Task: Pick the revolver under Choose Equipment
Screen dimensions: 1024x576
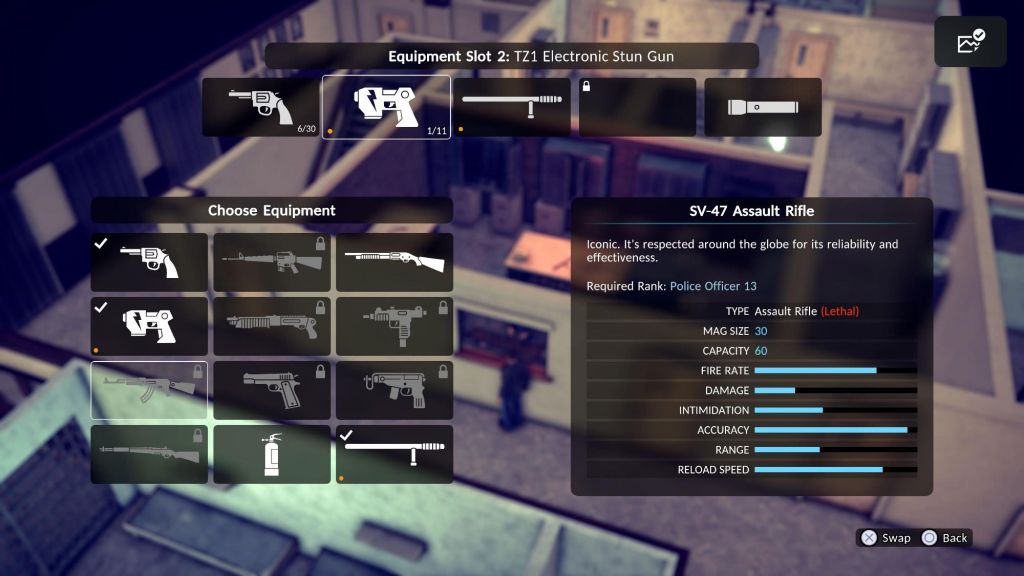Action: click(x=149, y=263)
